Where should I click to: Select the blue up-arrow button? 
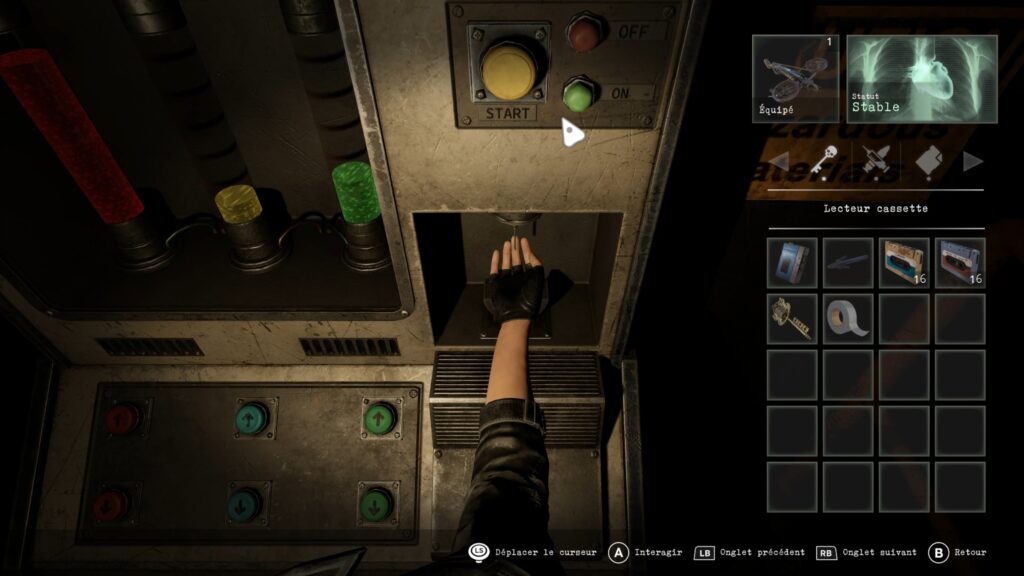pos(250,418)
